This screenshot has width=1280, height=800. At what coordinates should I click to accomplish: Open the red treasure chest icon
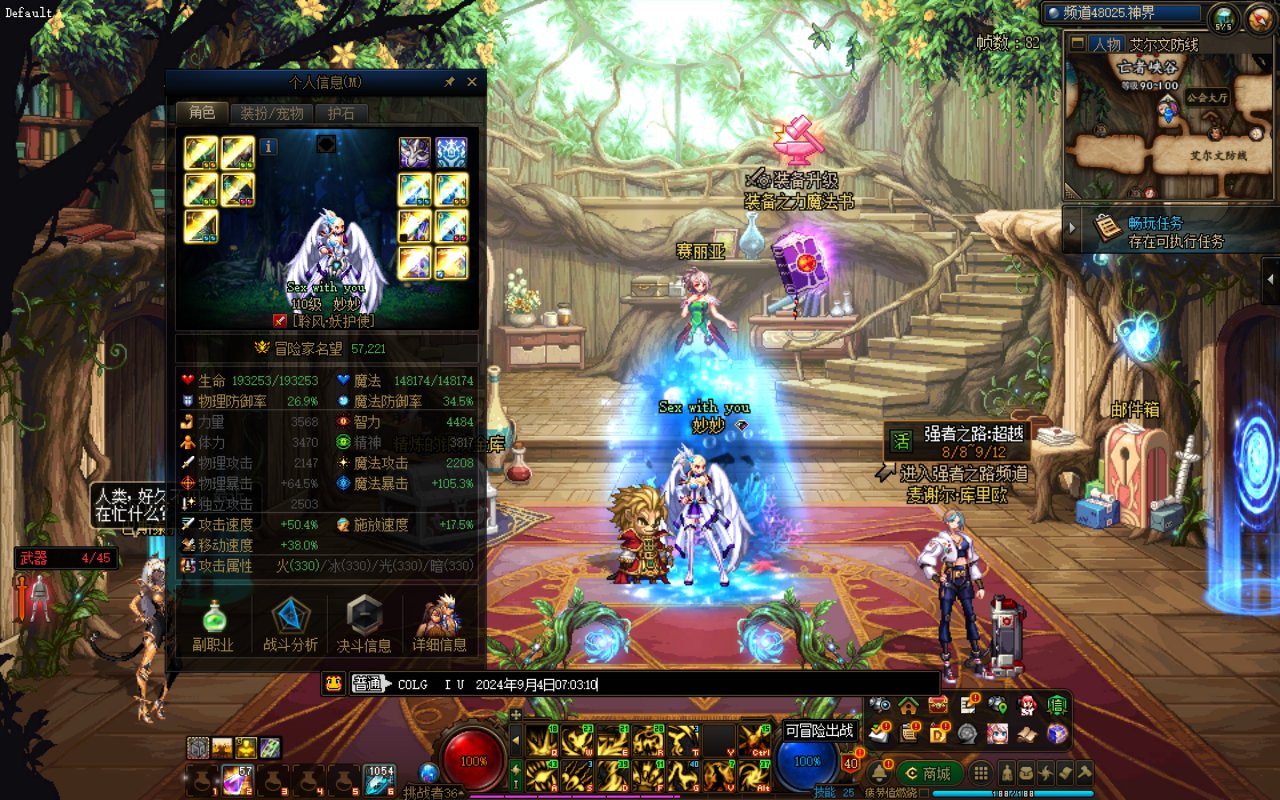point(937,706)
